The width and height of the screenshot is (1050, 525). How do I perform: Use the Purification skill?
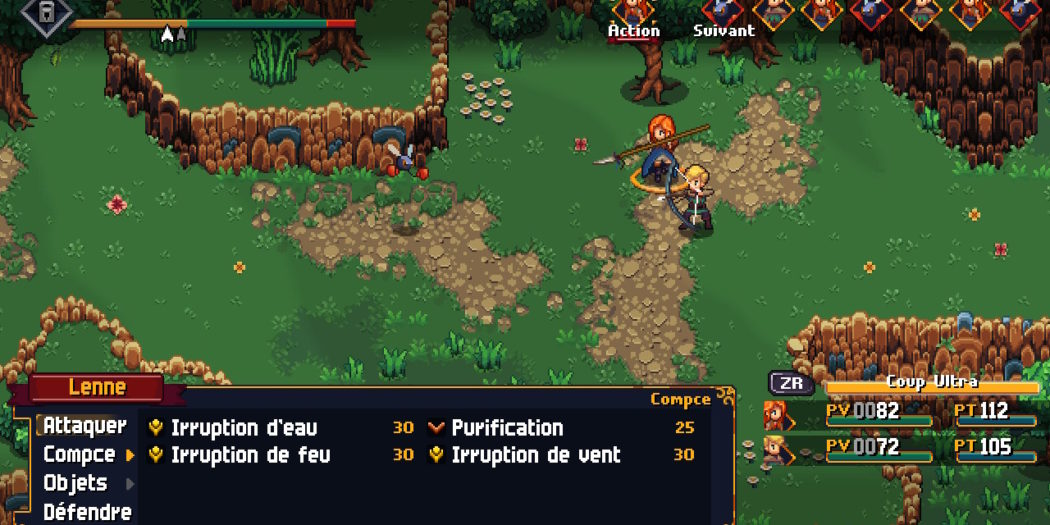[507, 428]
